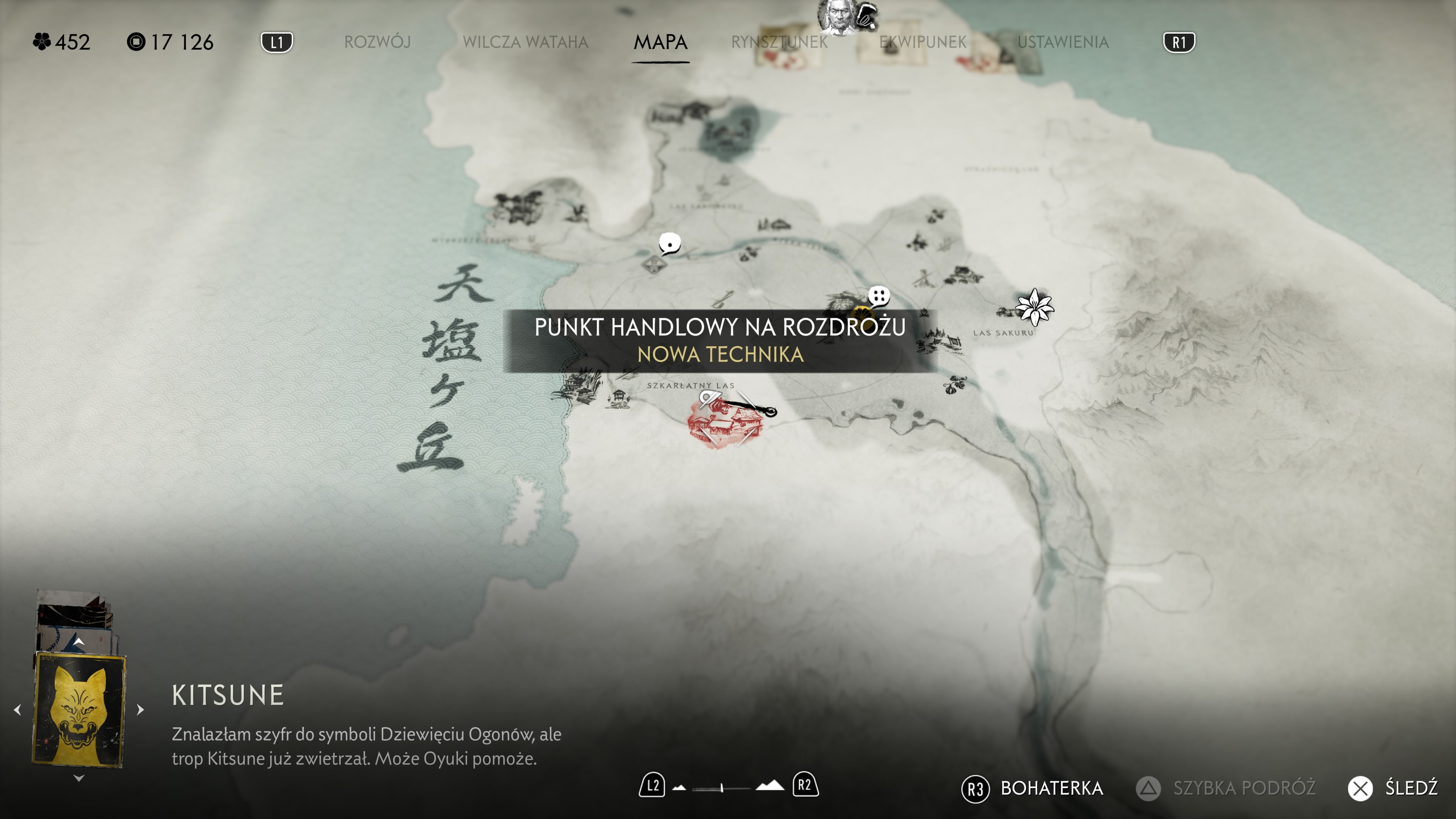Viewport: 1456px width, 819px height.
Task: Show the next quest card with right arrow
Action: coord(141,710)
